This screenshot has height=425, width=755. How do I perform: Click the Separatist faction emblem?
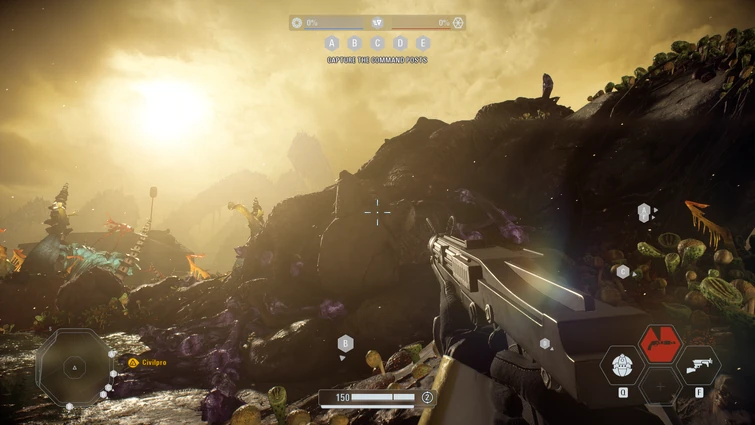458,22
